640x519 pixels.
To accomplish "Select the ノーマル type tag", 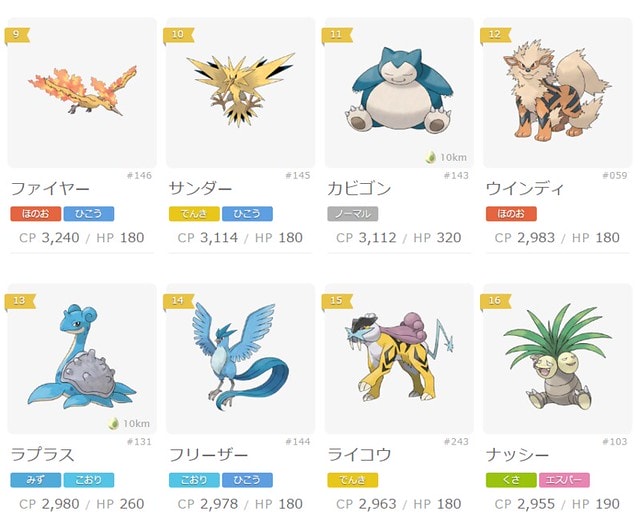I will 352,213.
